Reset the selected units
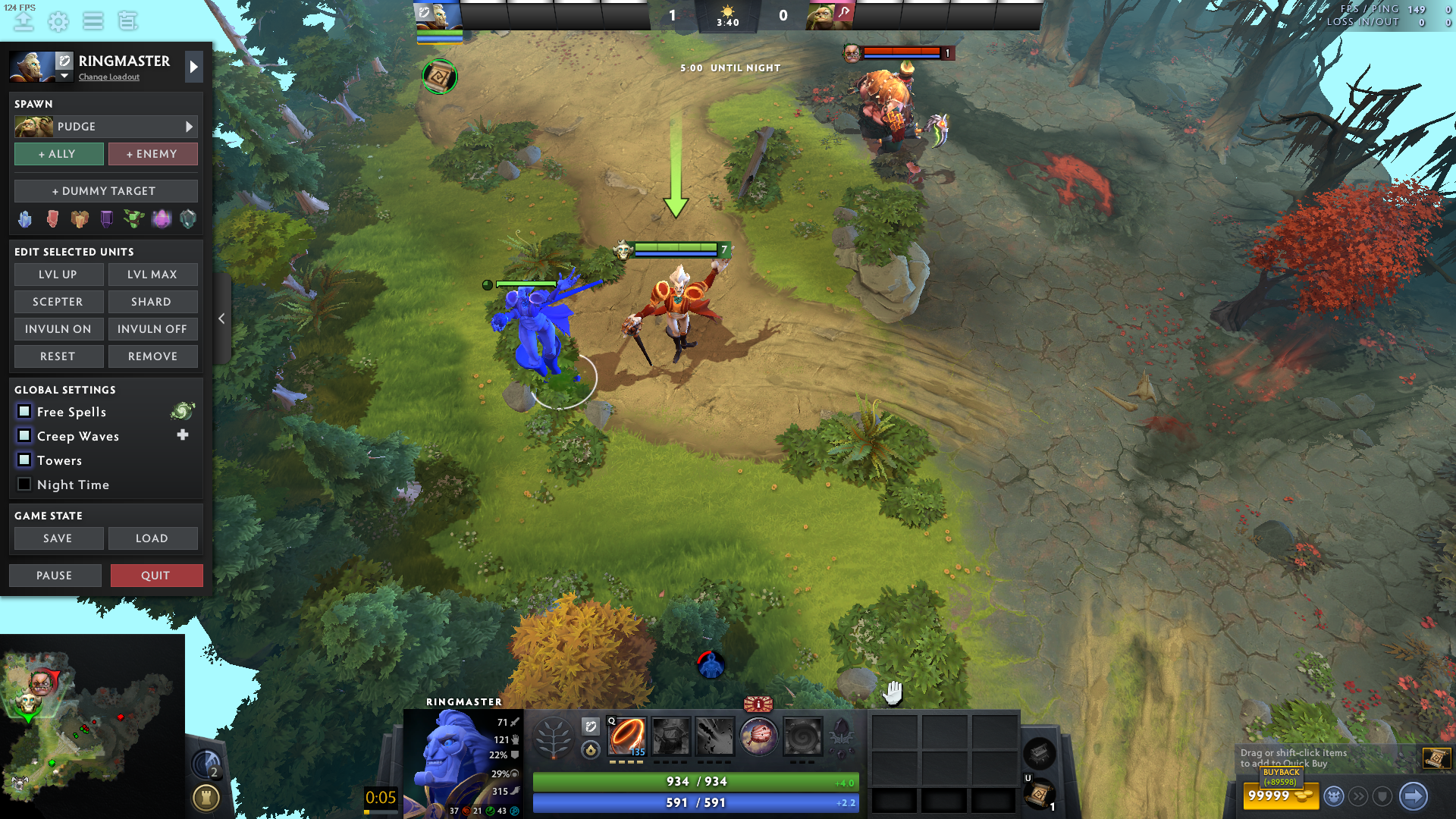Image resolution: width=1456 pixels, height=819 pixels. [x=58, y=356]
